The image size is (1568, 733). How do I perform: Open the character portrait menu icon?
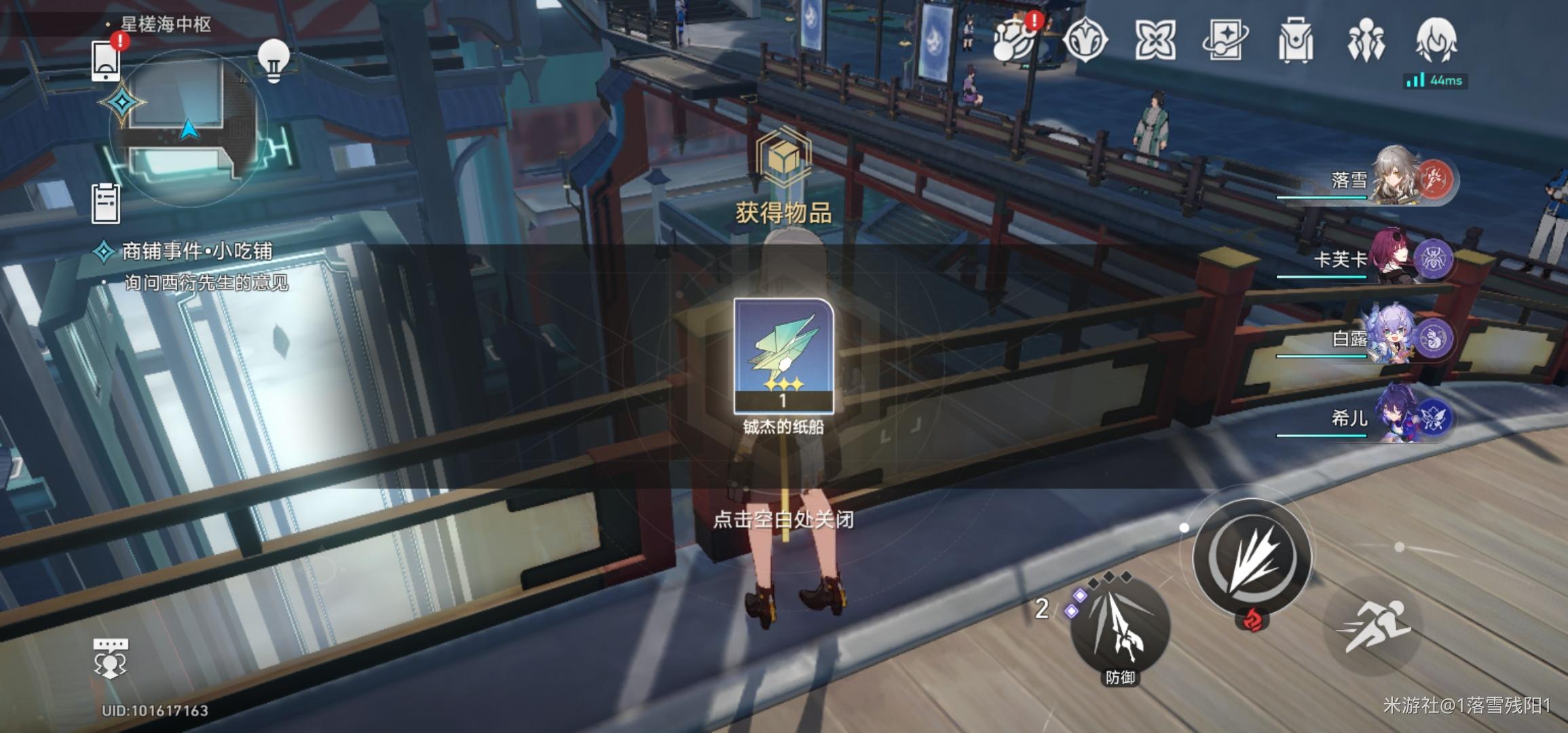pos(1436,41)
